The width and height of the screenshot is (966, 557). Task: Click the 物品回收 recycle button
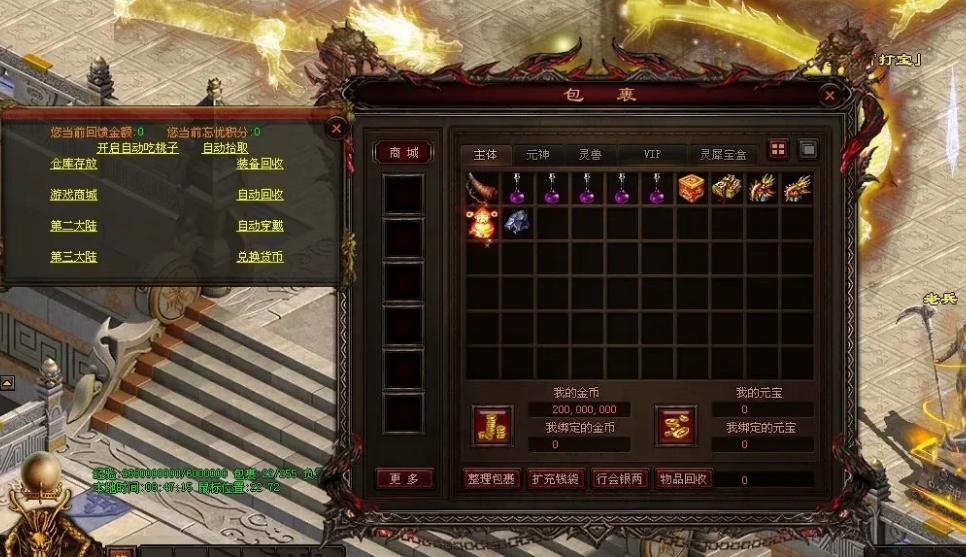pyautogui.click(x=683, y=479)
